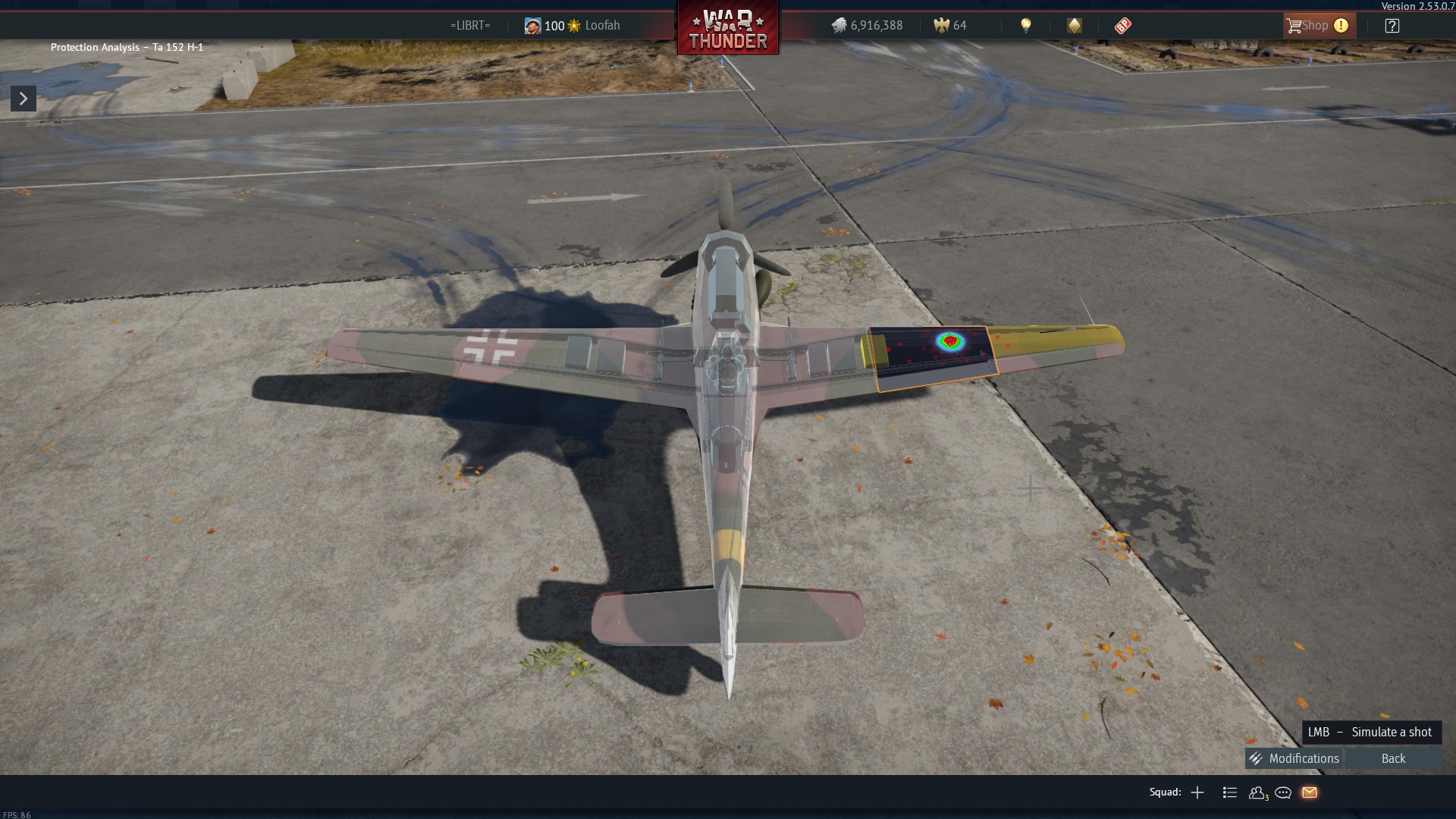This screenshot has height=819, width=1456.
Task: Go Back from Protection Analysis
Action: [1393, 758]
